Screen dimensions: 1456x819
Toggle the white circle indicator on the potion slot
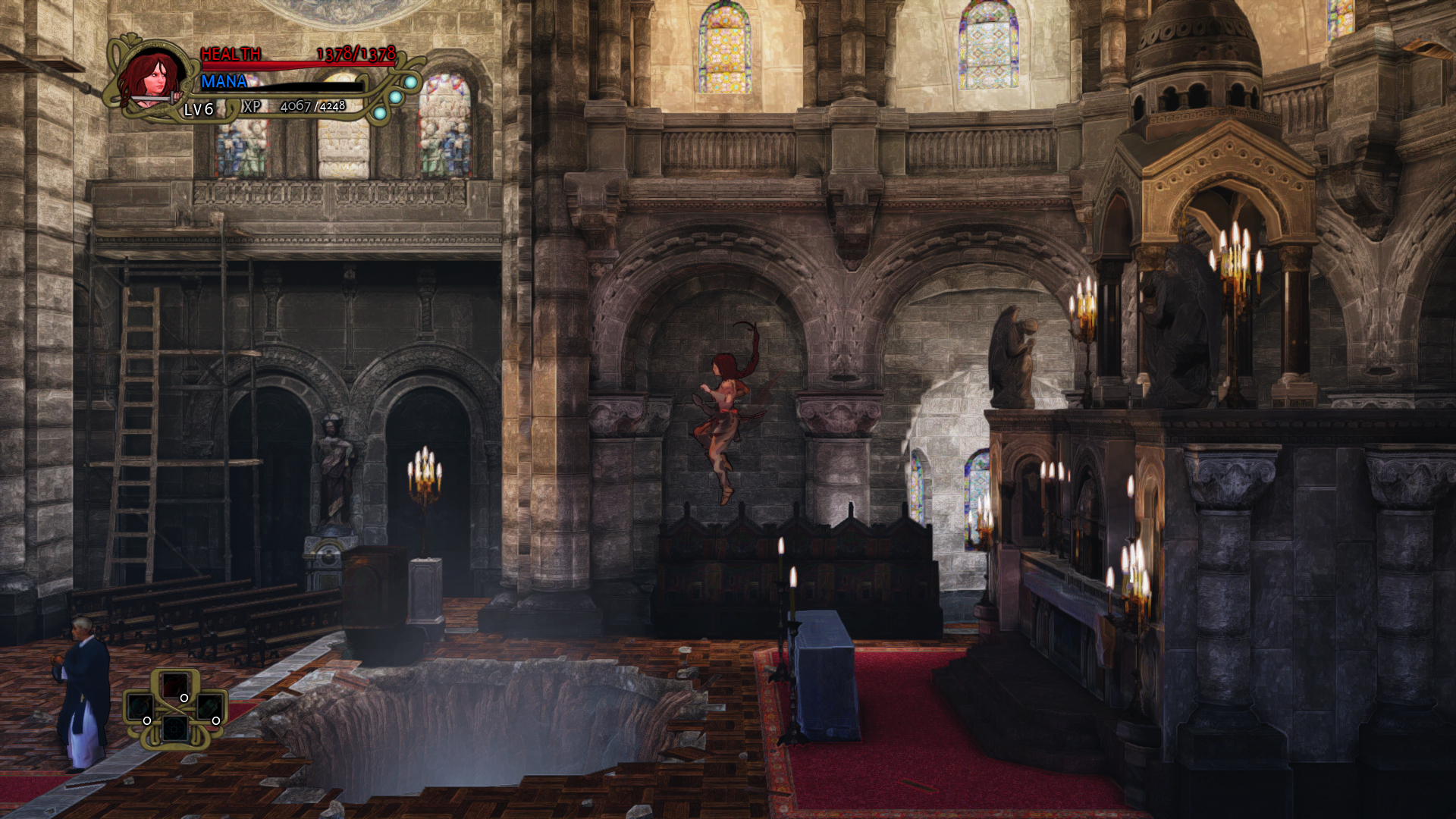pos(184,698)
